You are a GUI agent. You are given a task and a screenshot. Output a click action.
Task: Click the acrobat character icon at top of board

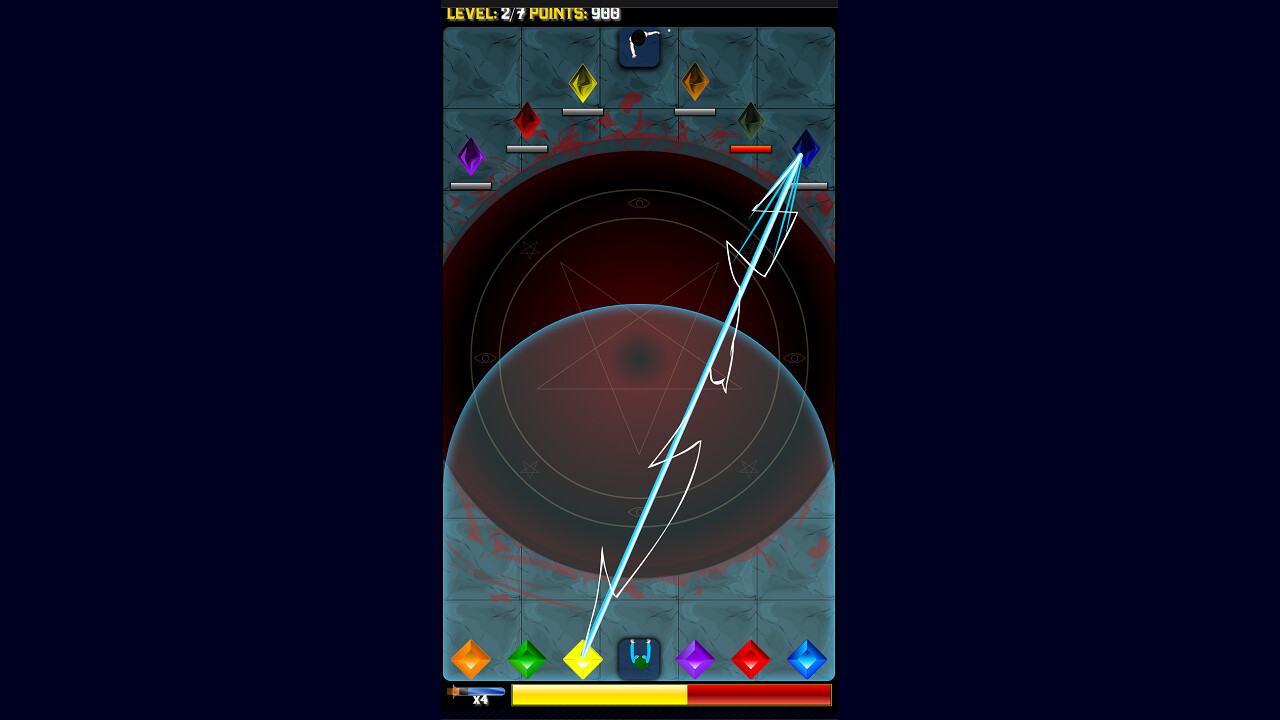[640, 49]
